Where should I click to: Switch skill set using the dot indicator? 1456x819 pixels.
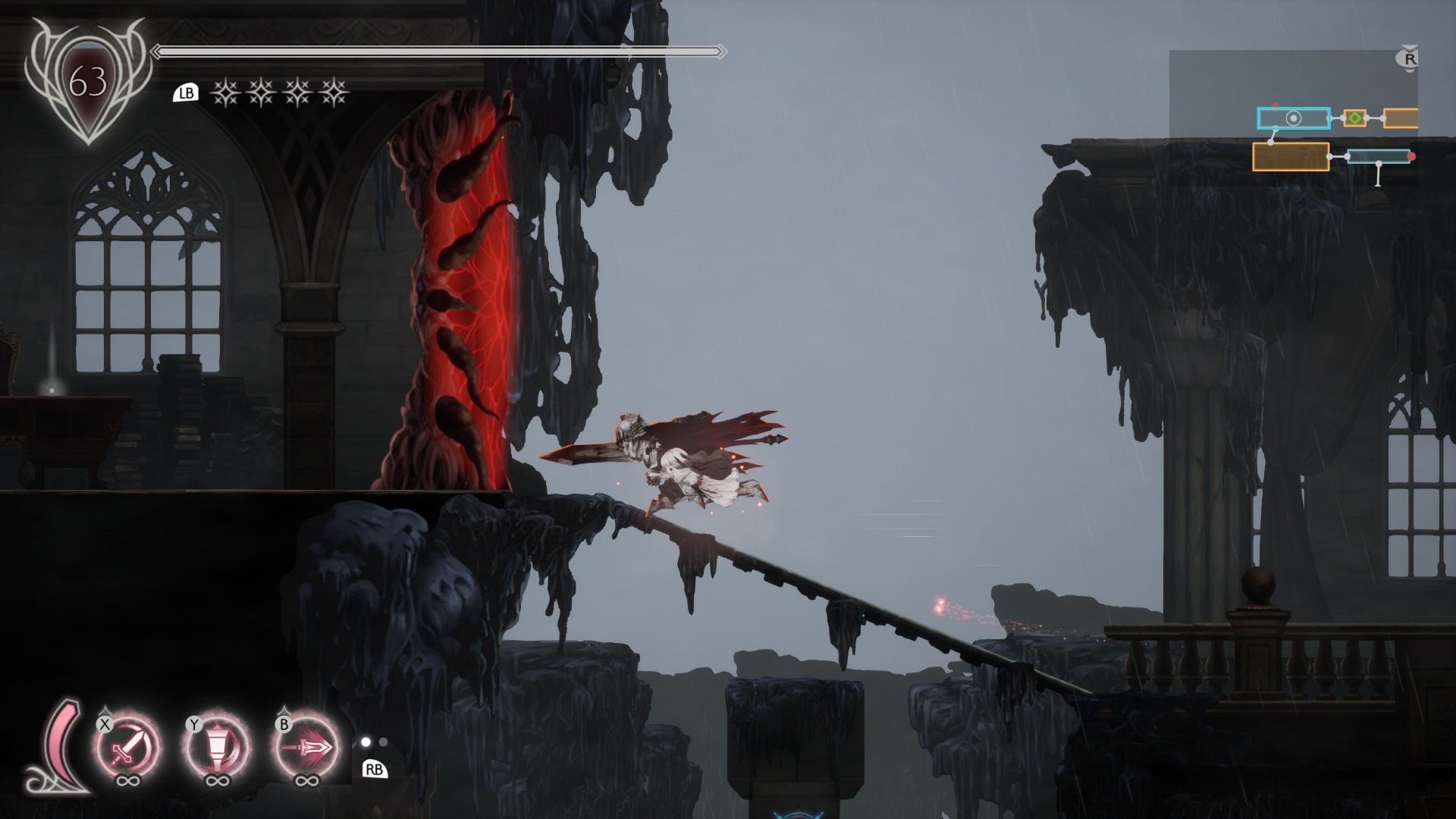click(x=374, y=742)
